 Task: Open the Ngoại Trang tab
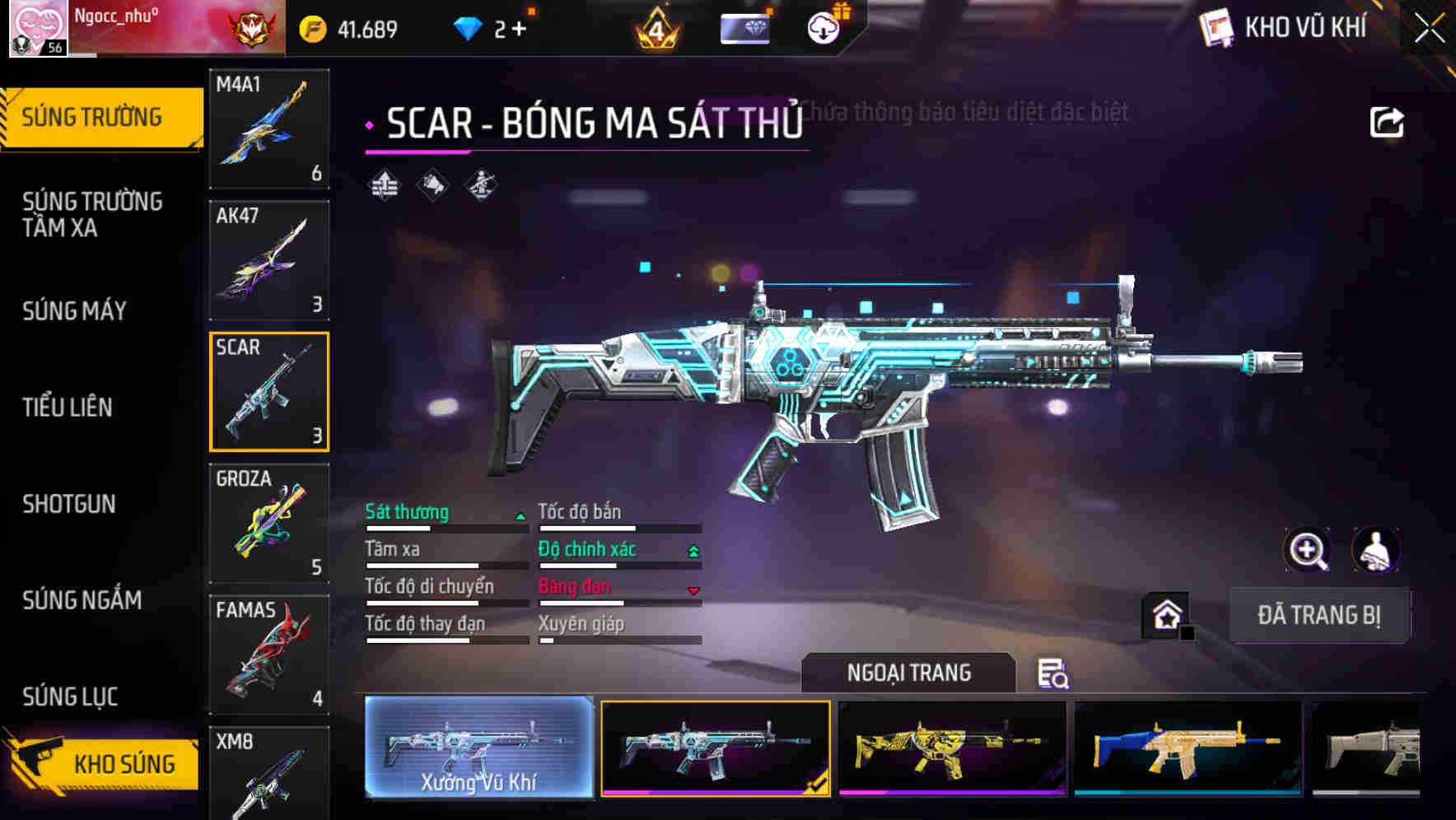[x=908, y=673]
